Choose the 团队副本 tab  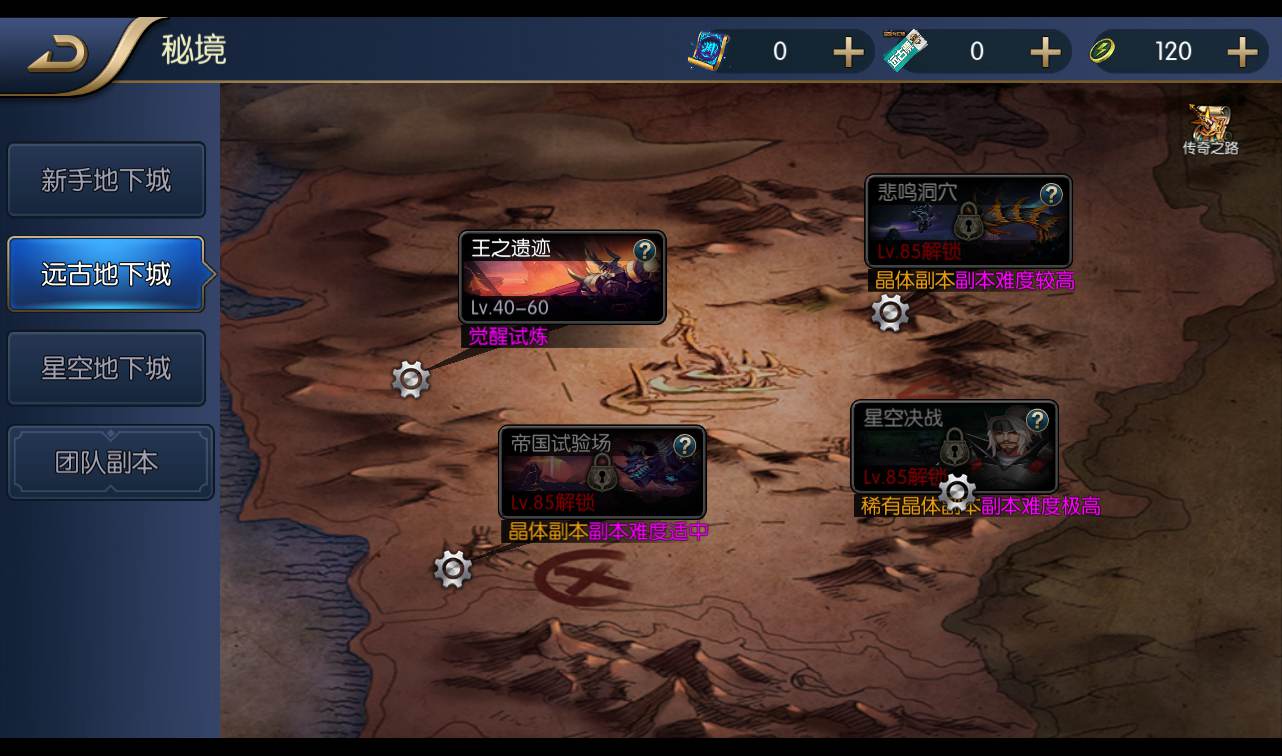tap(110, 462)
